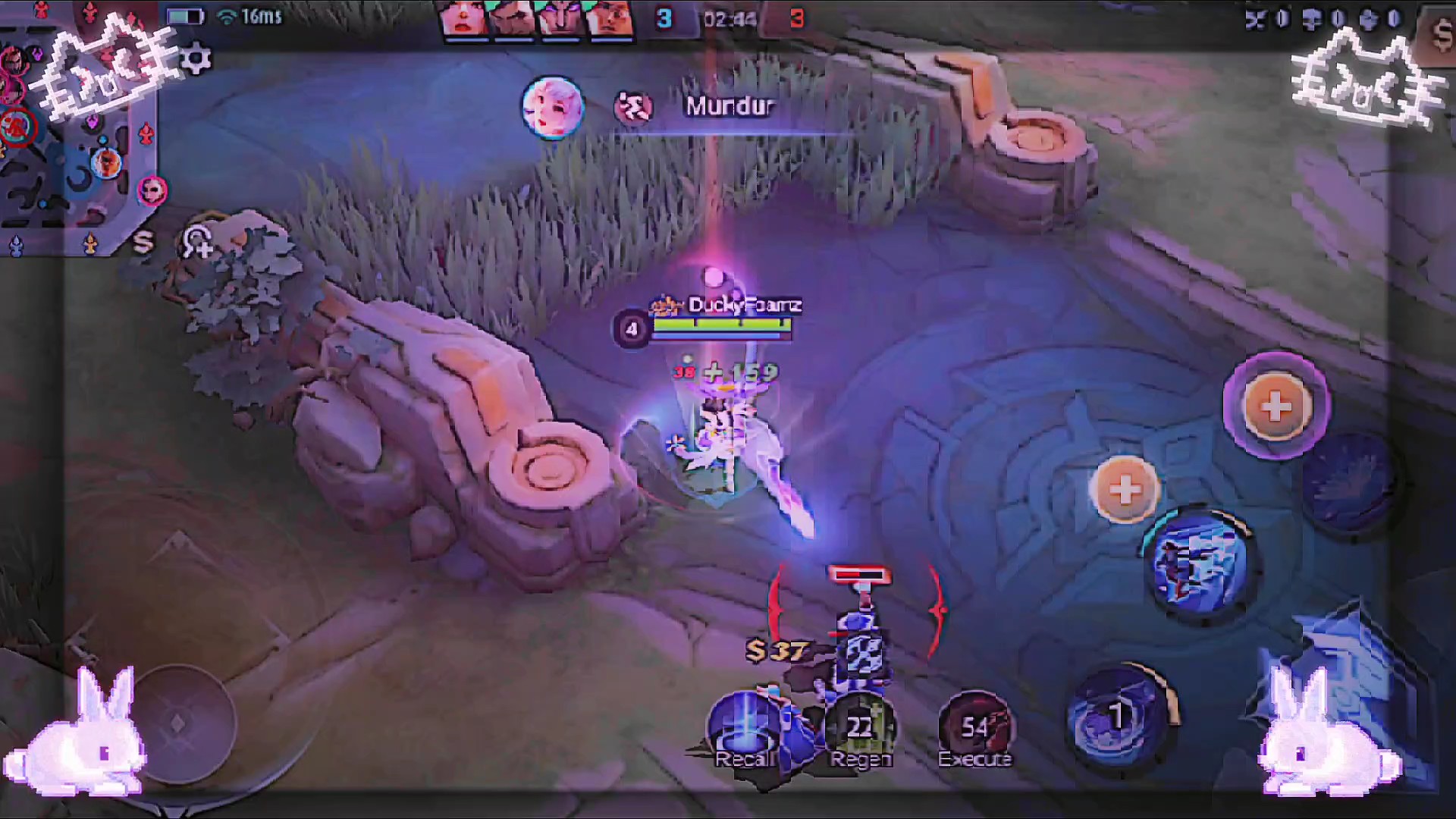
Task: Trigger the dark purple ultimate skill icon
Action: click(1350, 482)
